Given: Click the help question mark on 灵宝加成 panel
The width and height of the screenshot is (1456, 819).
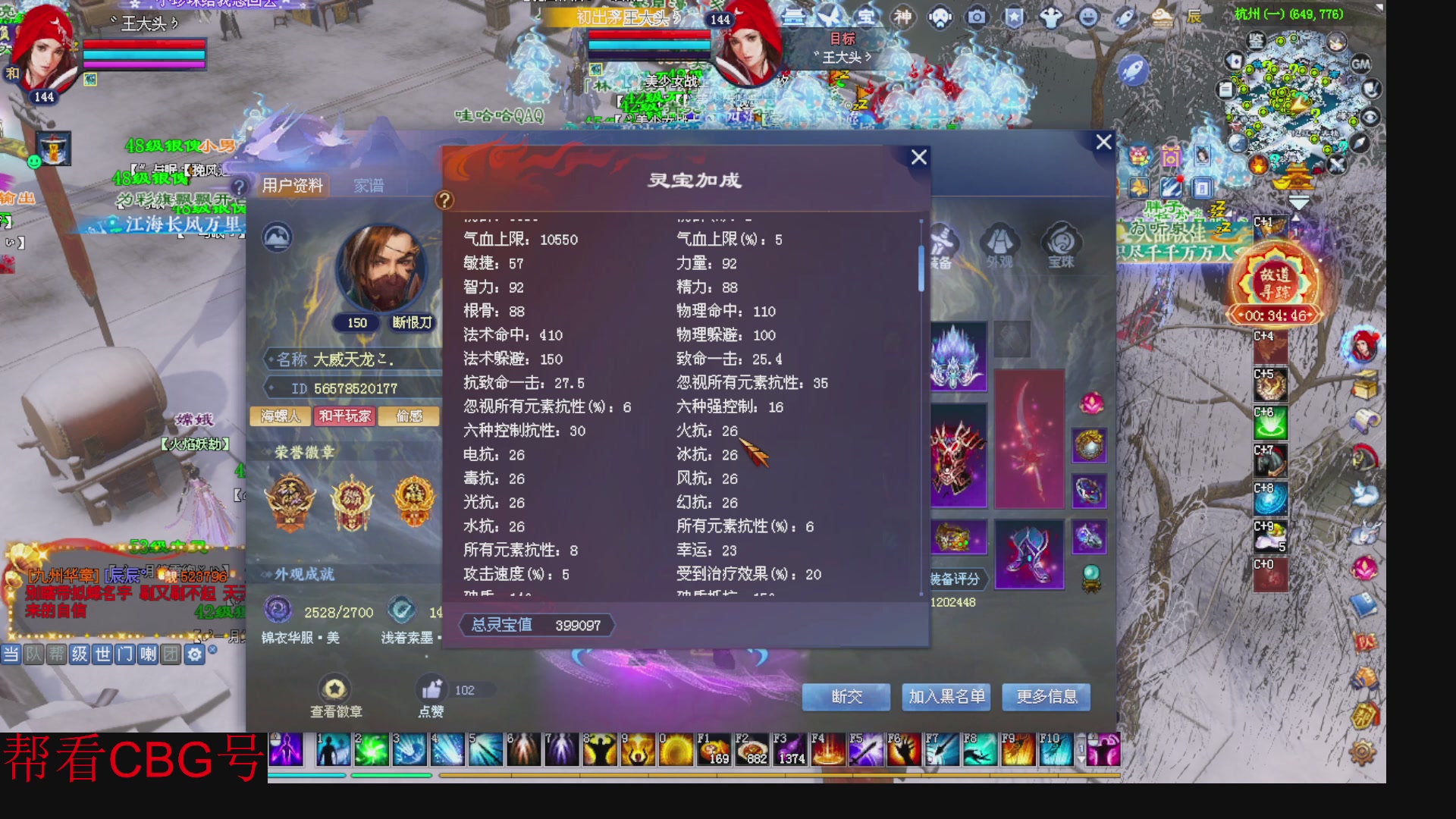Looking at the screenshot, I should pos(443,199).
